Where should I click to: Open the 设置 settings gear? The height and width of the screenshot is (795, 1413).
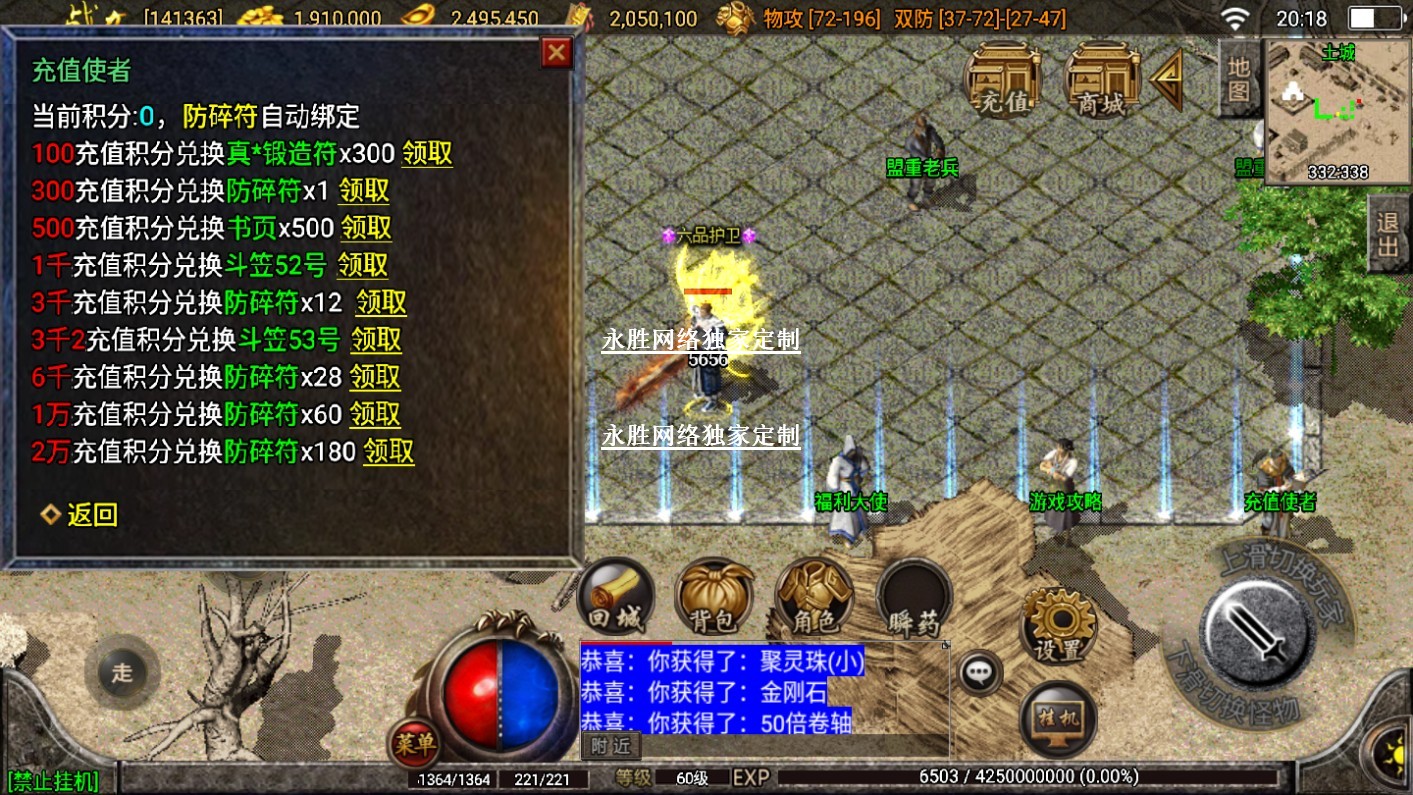(x=1058, y=625)
